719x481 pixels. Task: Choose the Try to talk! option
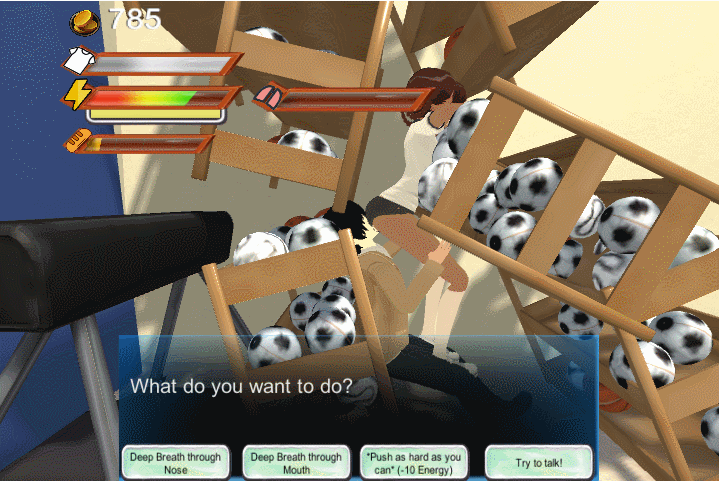tap(538, 462)
